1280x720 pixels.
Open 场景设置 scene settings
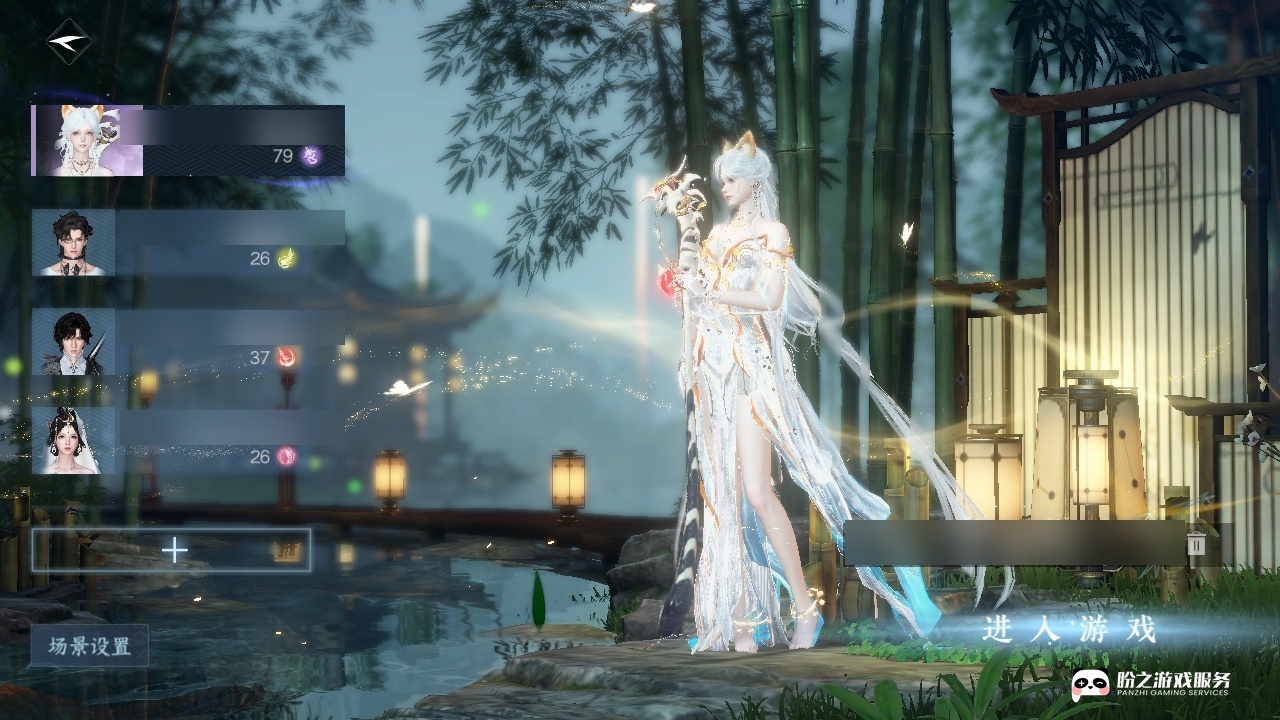pyautogui.click(x=90, y=646)
